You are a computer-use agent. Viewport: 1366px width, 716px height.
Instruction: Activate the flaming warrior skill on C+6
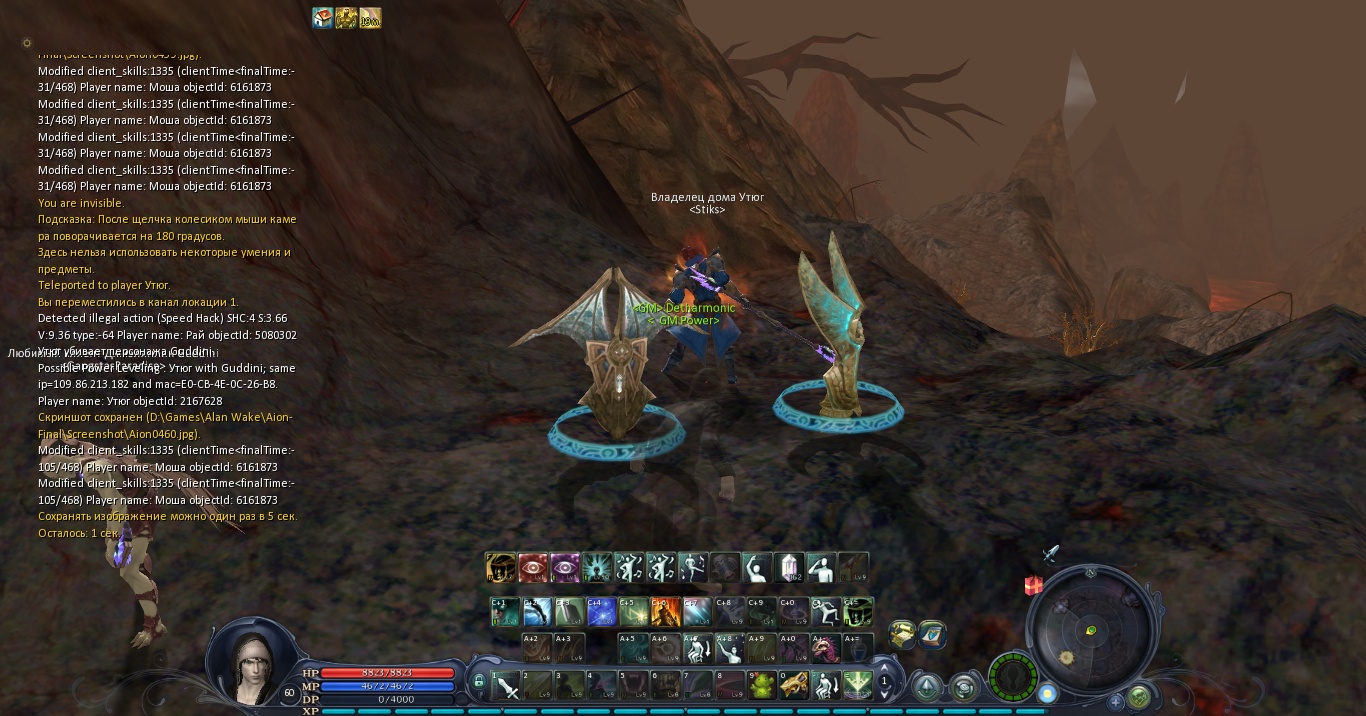(x=665, y=612)
